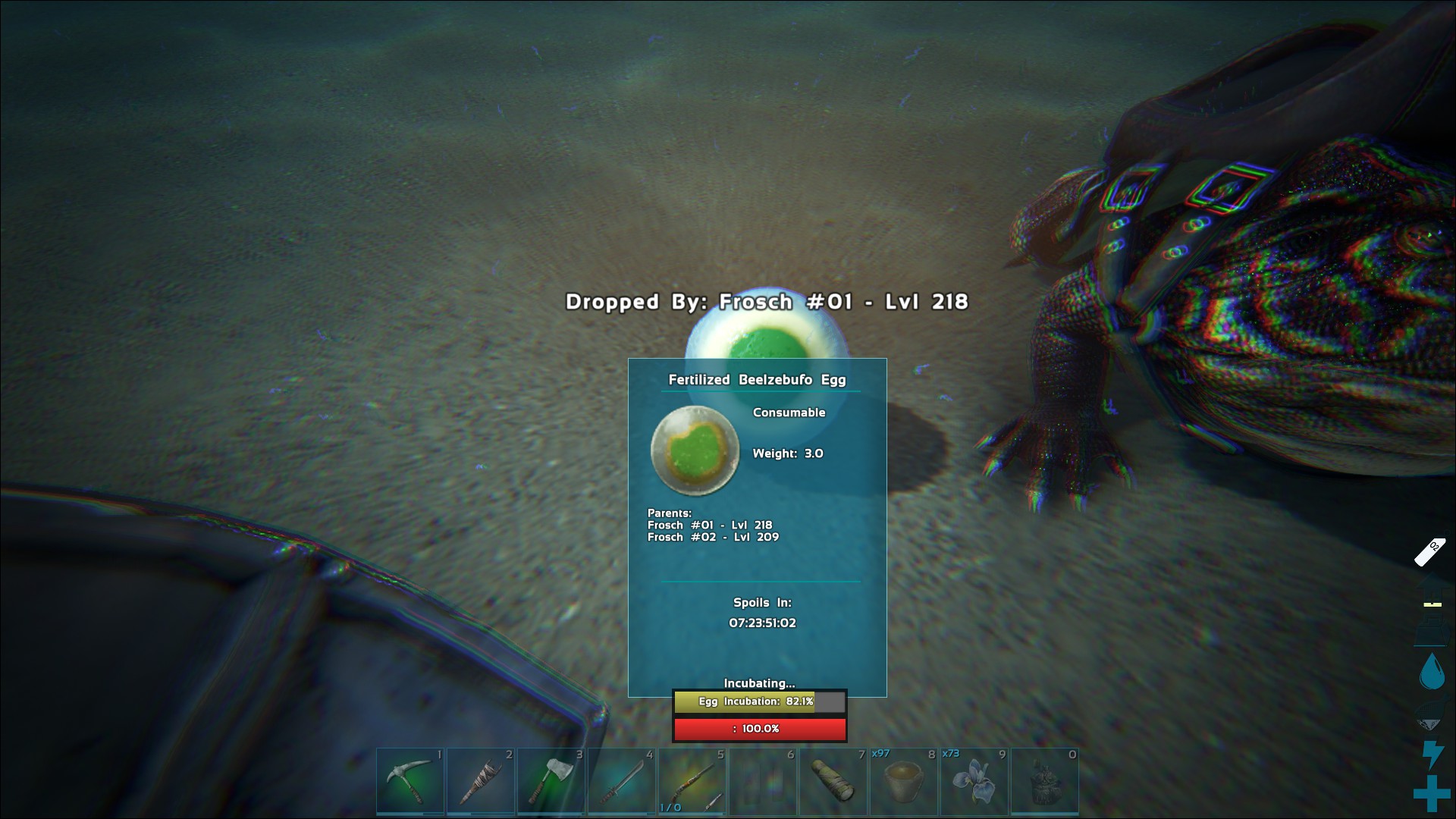Equip the rifle in slot 5

coord(692,781)
